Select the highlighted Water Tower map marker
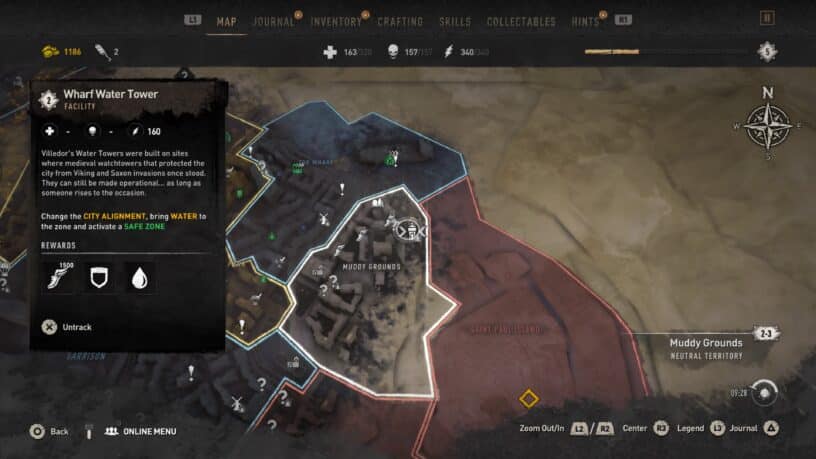Screen dimensions: 816x459 408,230
